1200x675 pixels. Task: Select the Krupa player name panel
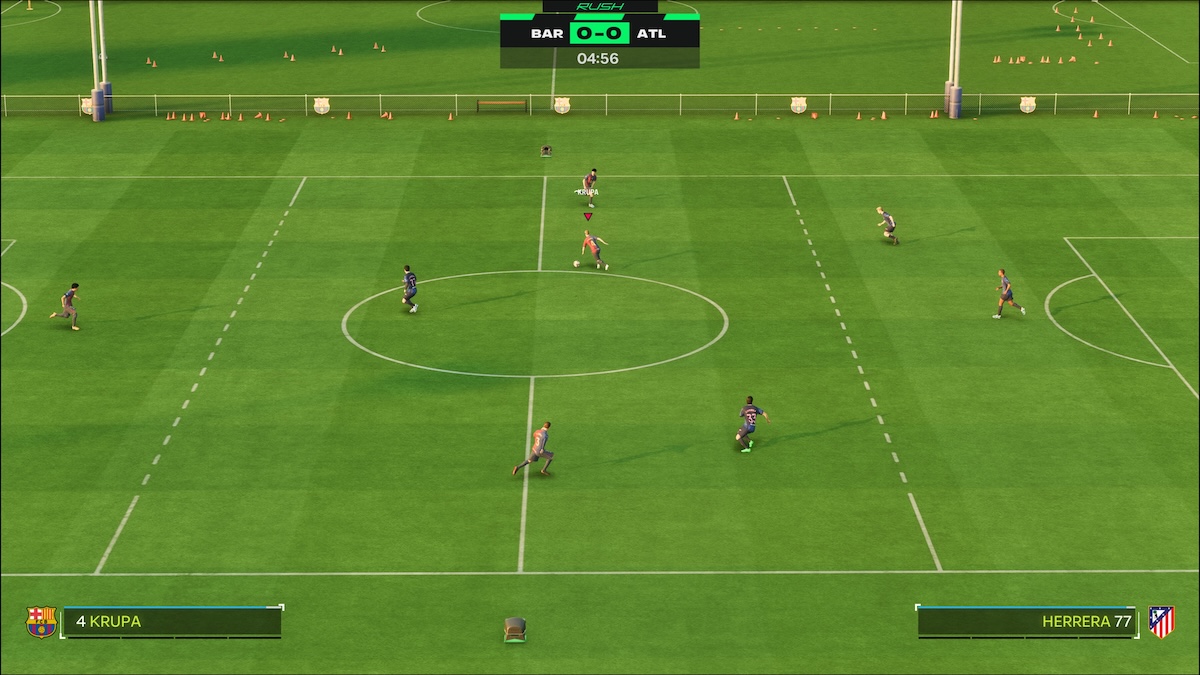click(172, 622)
